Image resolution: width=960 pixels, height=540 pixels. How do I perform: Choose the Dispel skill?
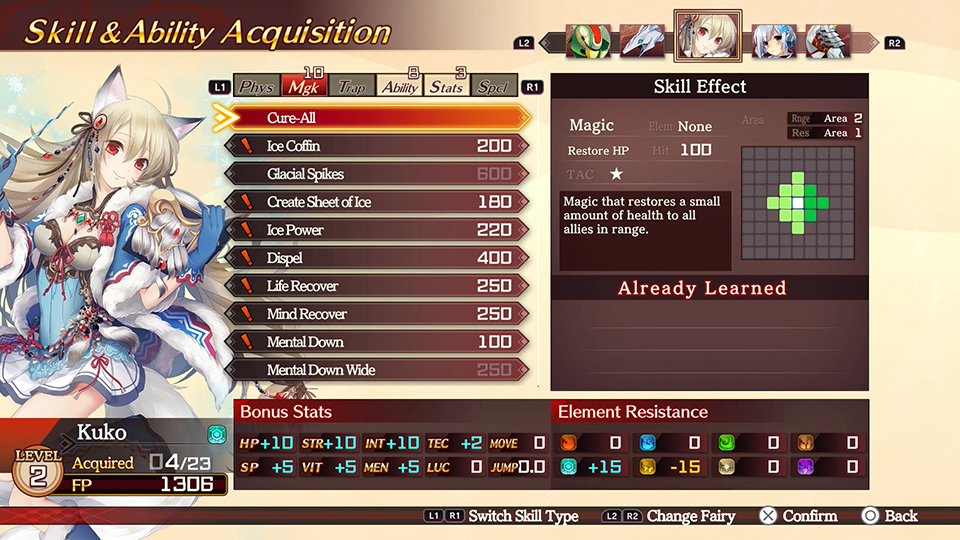point(375,258)
